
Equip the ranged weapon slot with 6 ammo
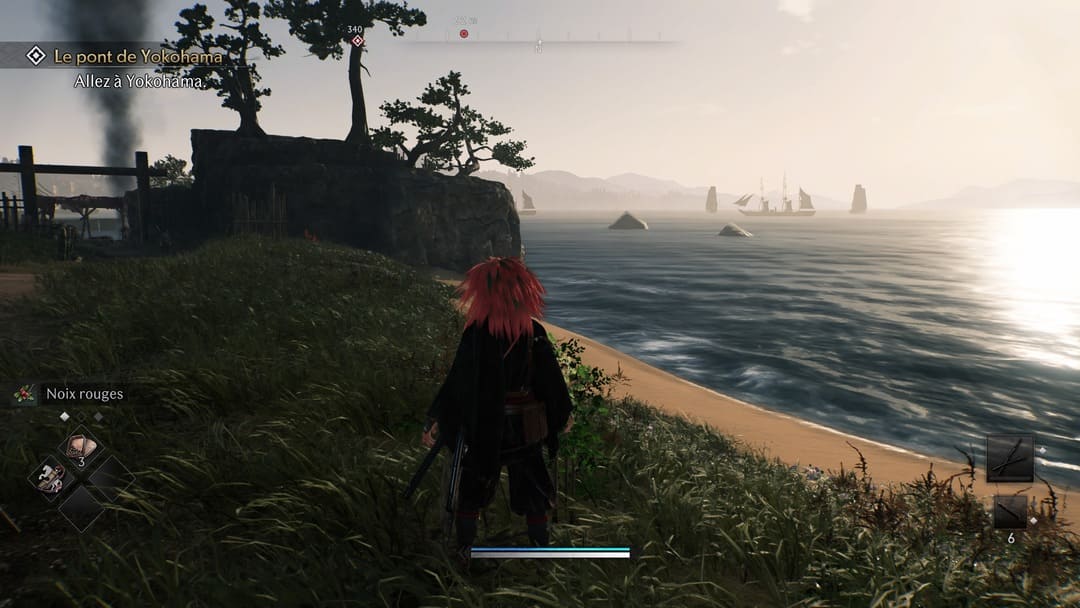click(x=1009, y=512)
